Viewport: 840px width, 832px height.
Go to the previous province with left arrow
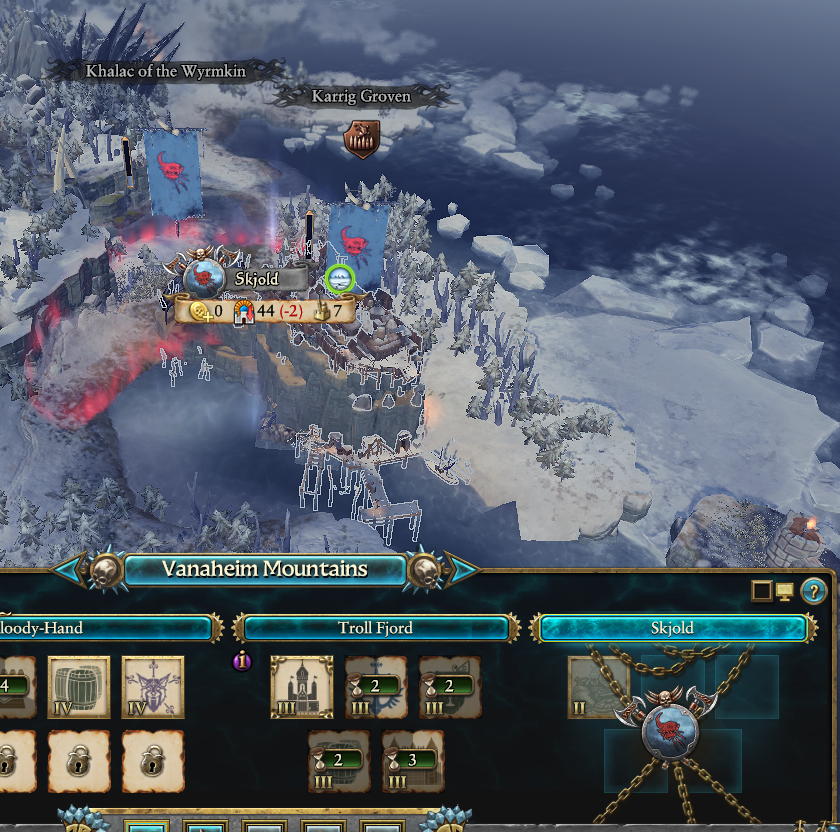(x=70, y=570)
